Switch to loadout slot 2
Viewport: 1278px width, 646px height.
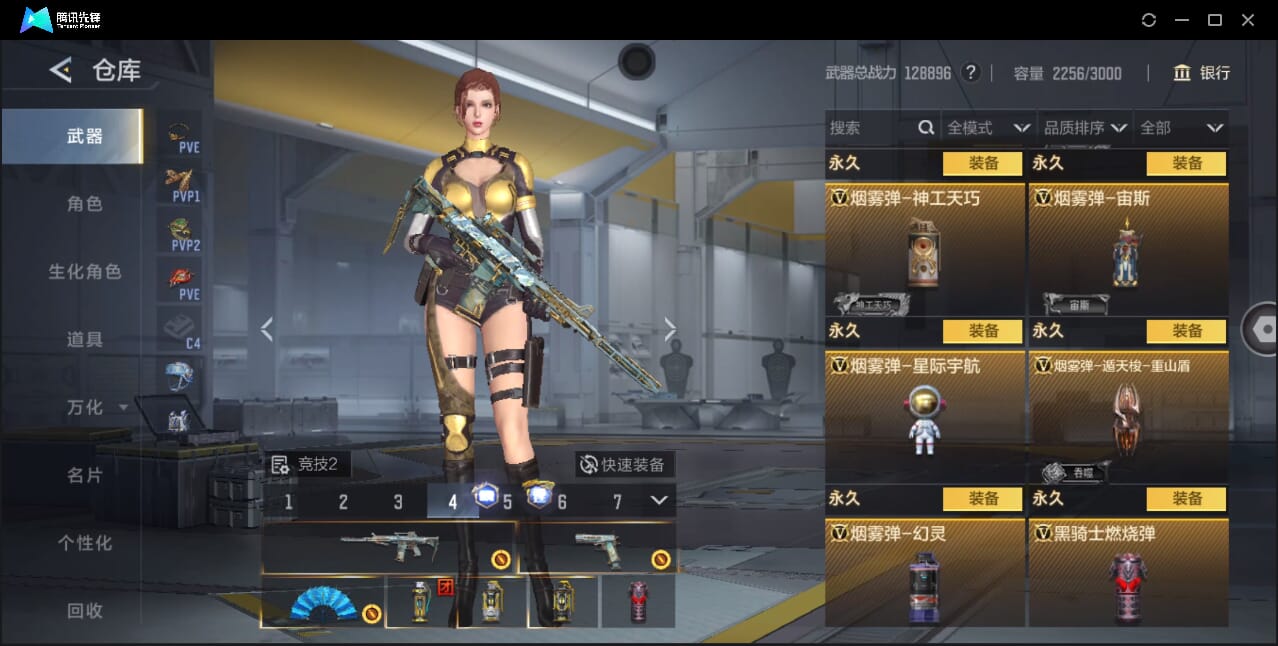pos(343,502)
